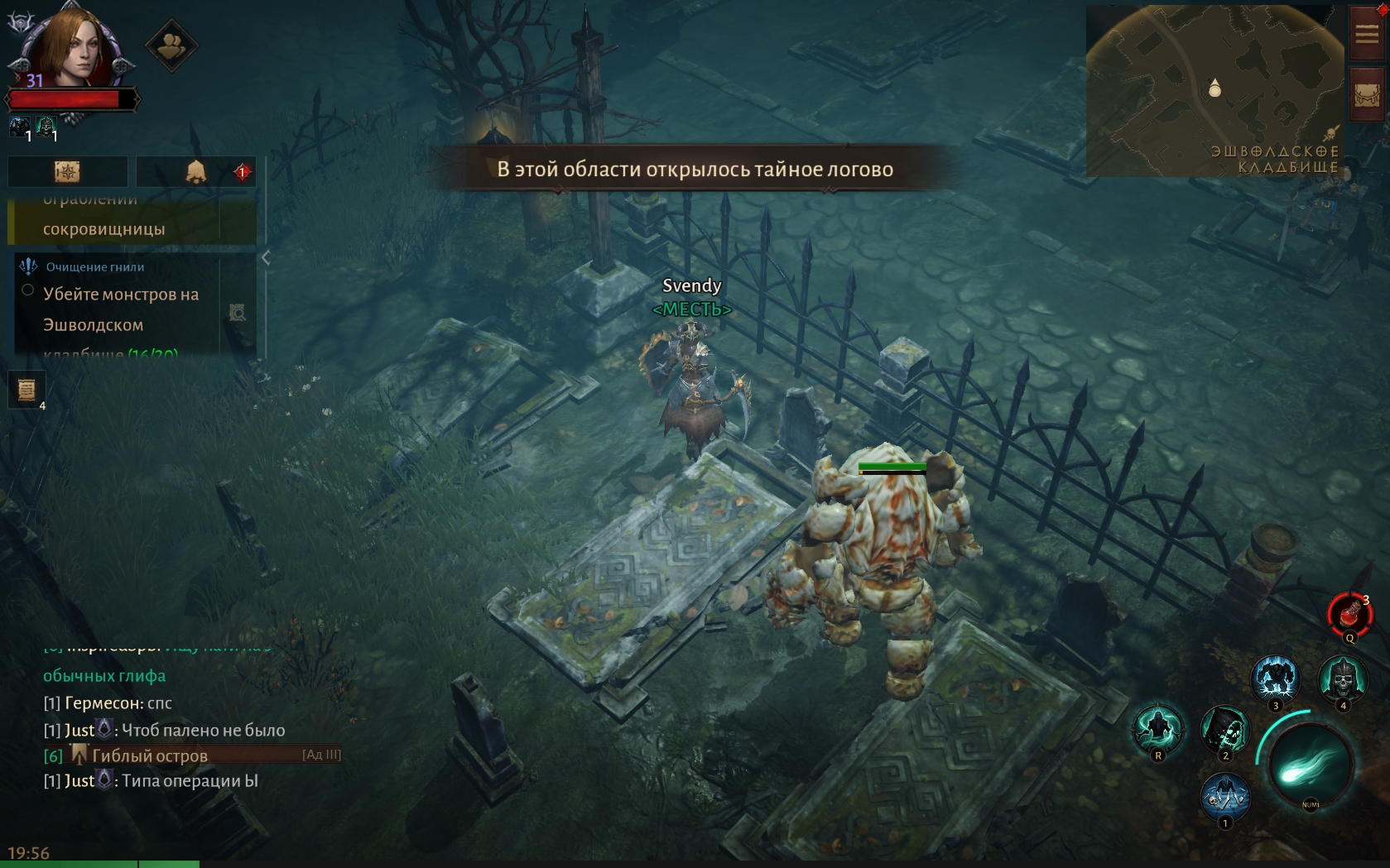Activate the hooded reaper skill in slot 2
The width and height of the screenshot is (1390, 868).
[1224, 730]
